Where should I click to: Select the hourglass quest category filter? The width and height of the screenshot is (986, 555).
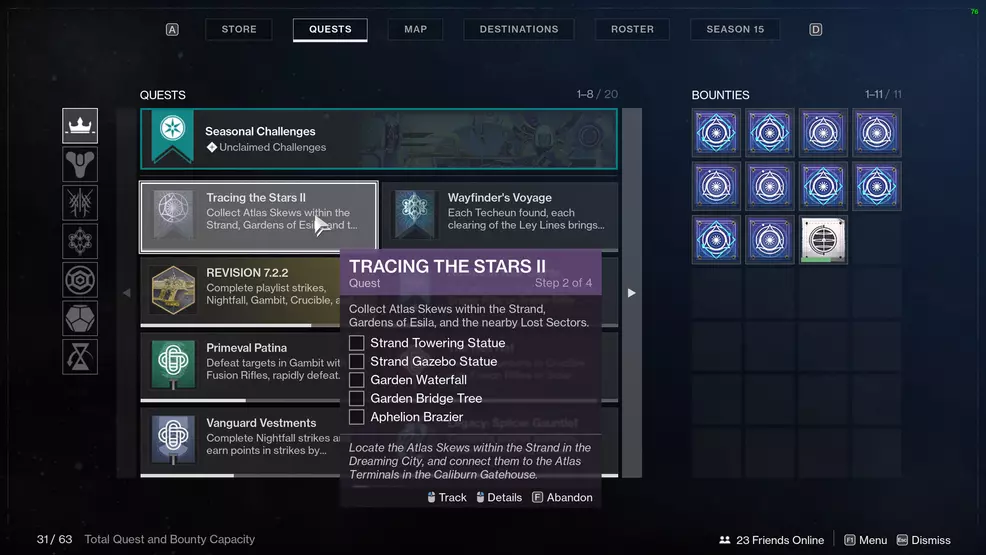click(80, 357)
